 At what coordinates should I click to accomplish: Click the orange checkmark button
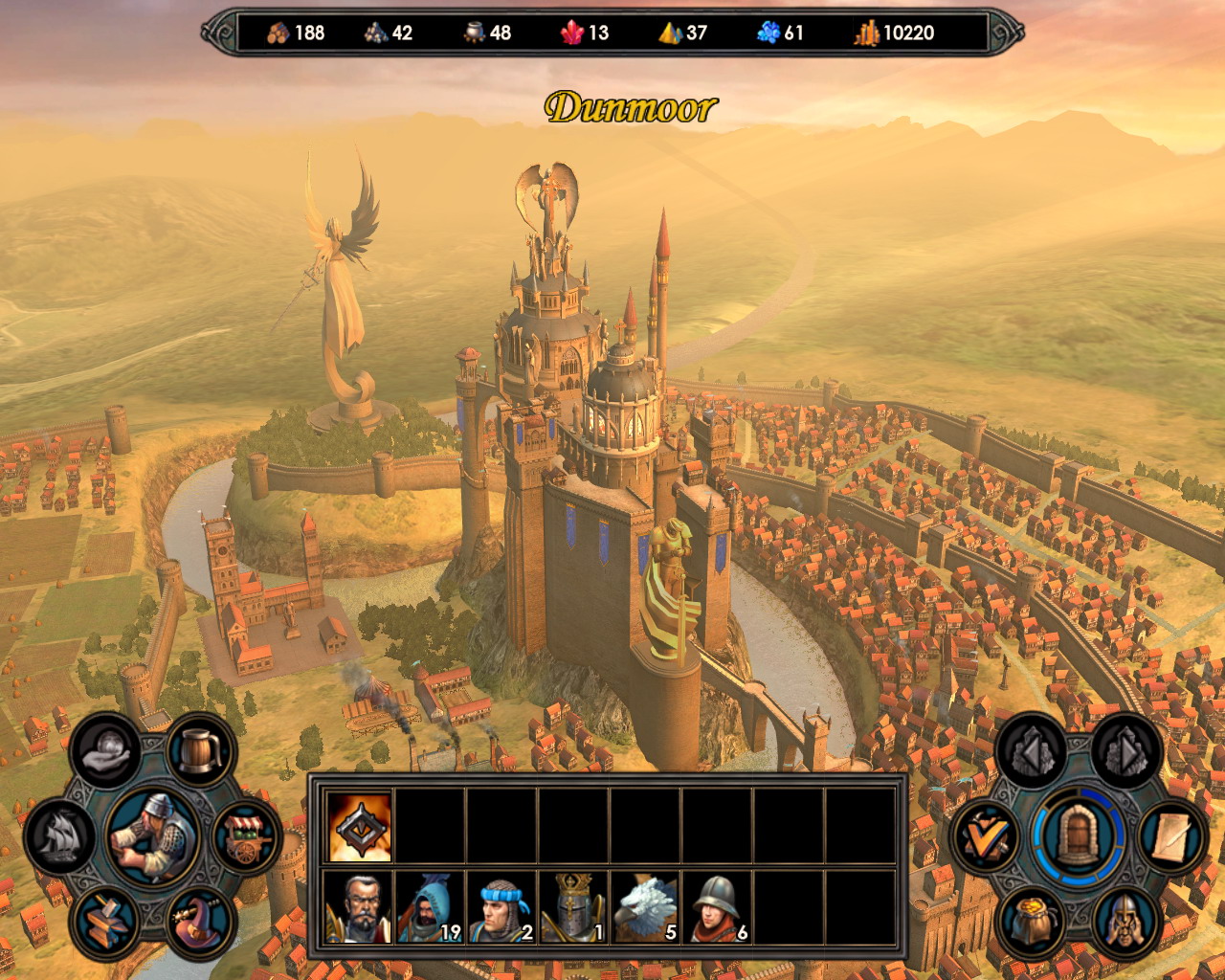coord(986,837)
